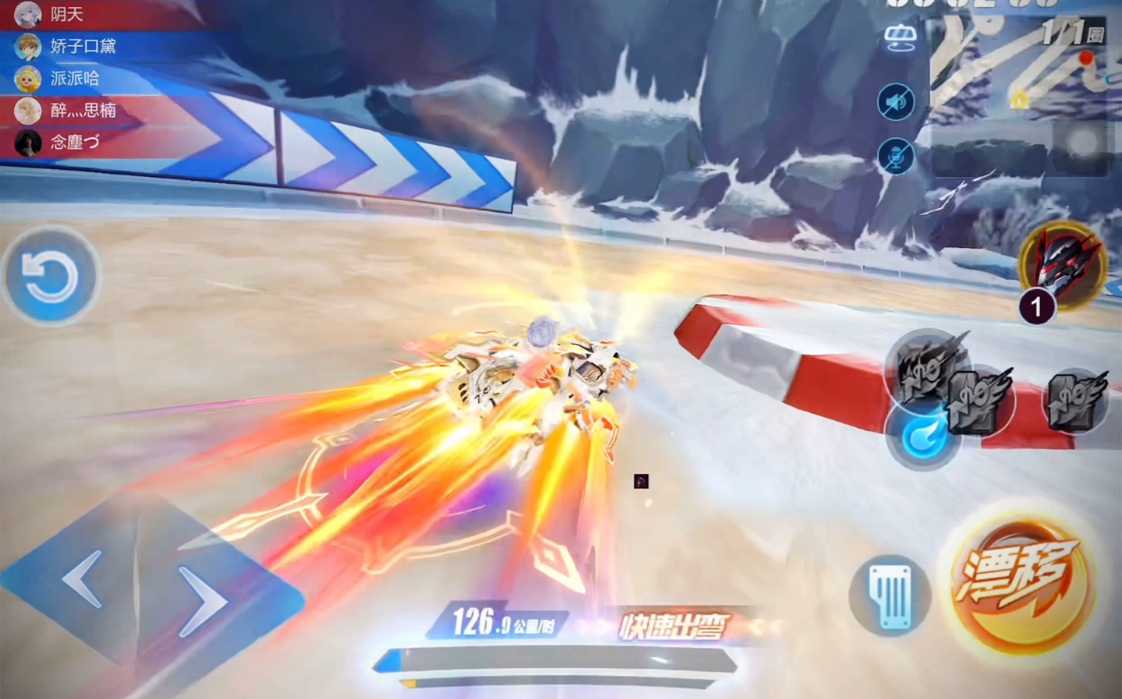Use the red-black helmet skill icon
Viewport: 1122px width, 699px height.
pos(1061,263)
